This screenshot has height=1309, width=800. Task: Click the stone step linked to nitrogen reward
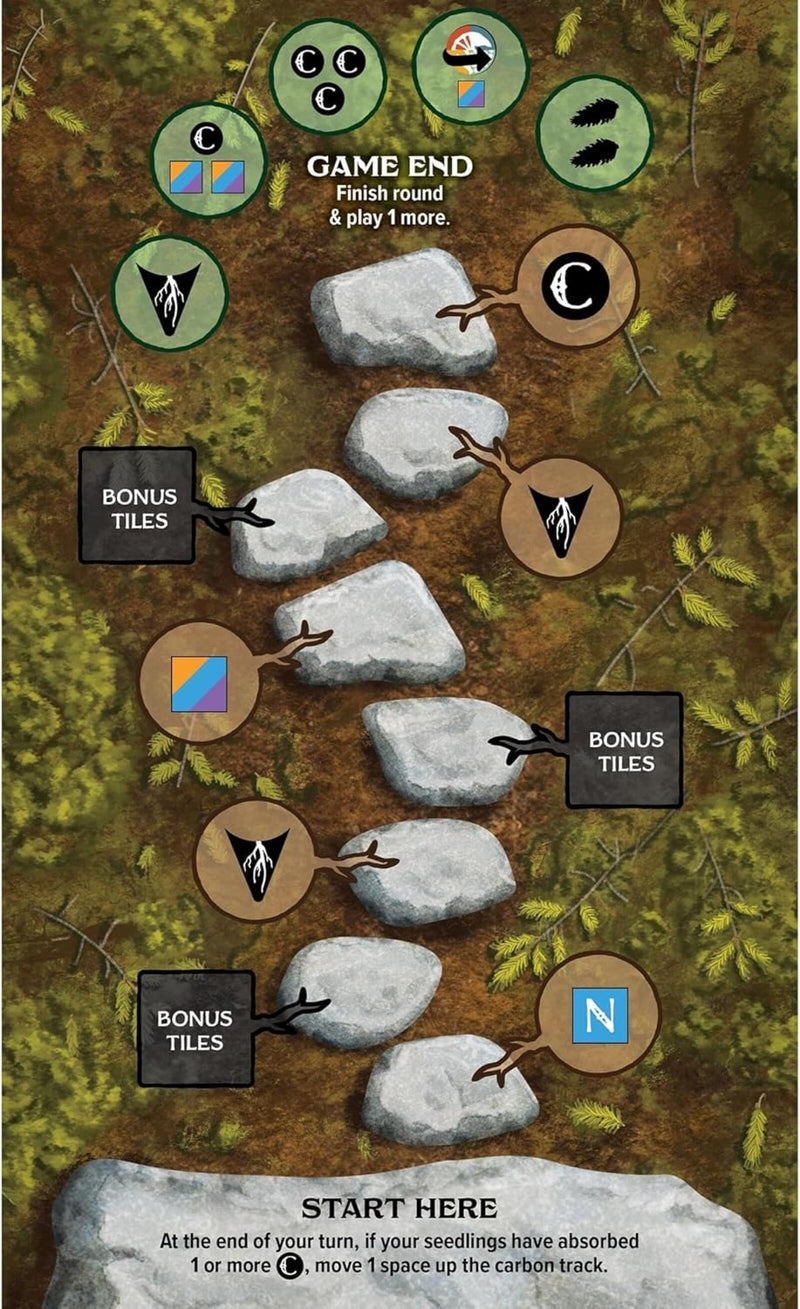448,1104
